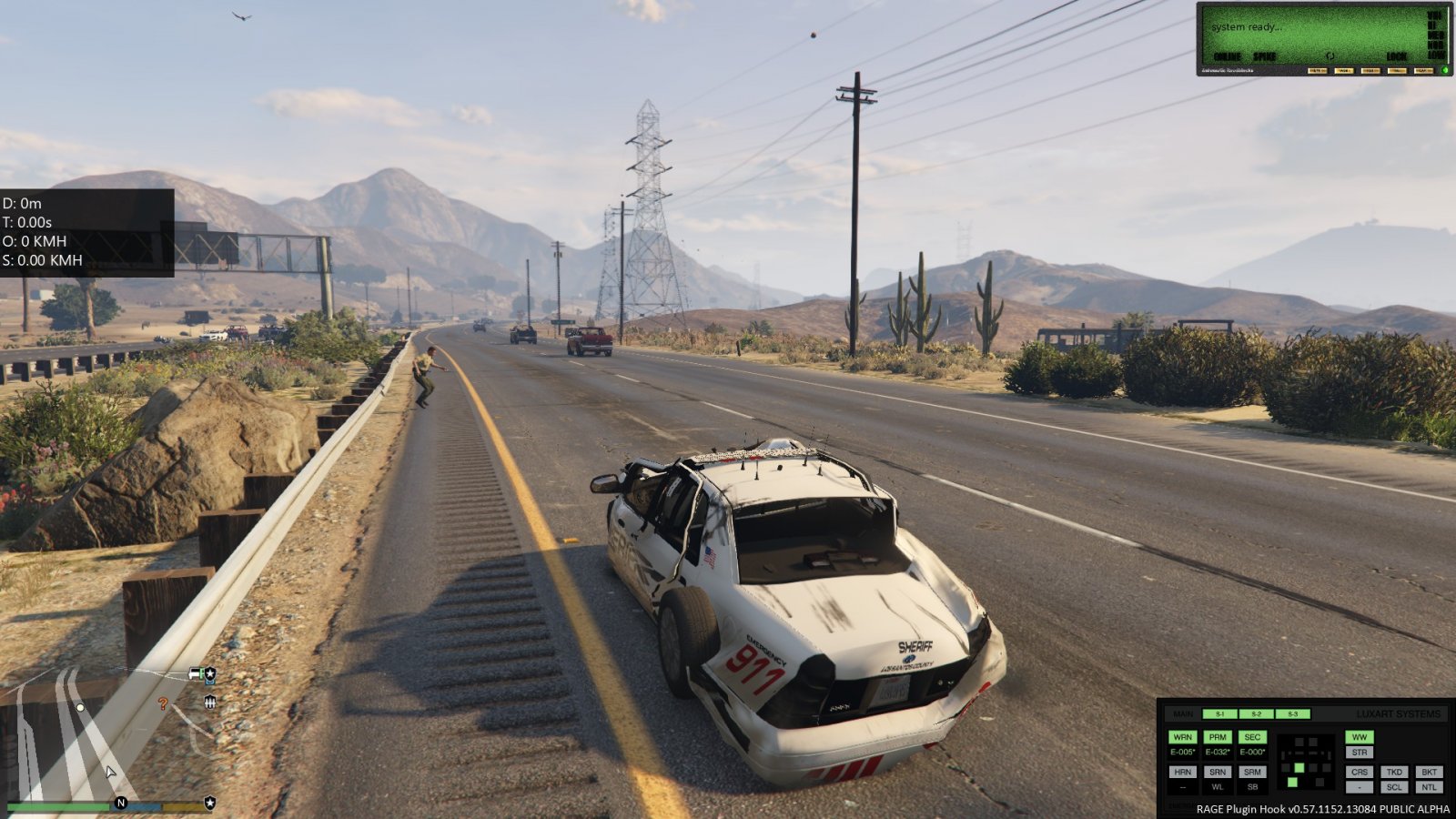Screen dimensions: 1456x819
Task: Click the orange question mark minimap blip
Action: 163,703
